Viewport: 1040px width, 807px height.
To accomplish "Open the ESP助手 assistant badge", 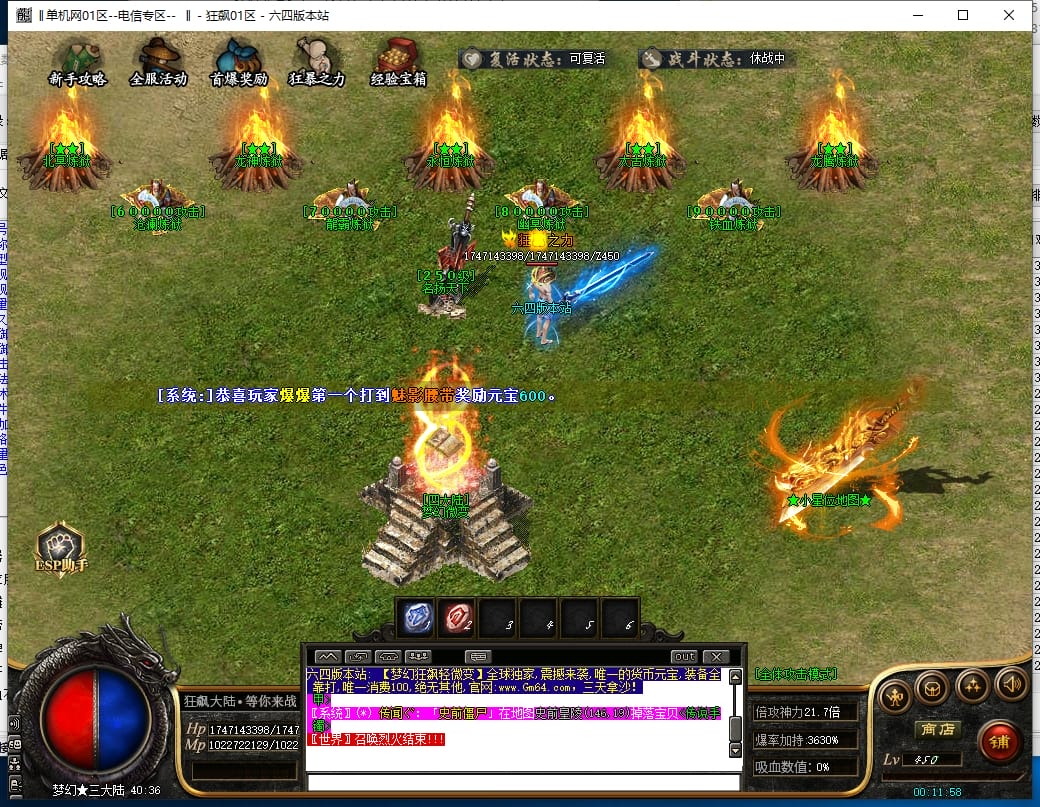I will 61,549.
